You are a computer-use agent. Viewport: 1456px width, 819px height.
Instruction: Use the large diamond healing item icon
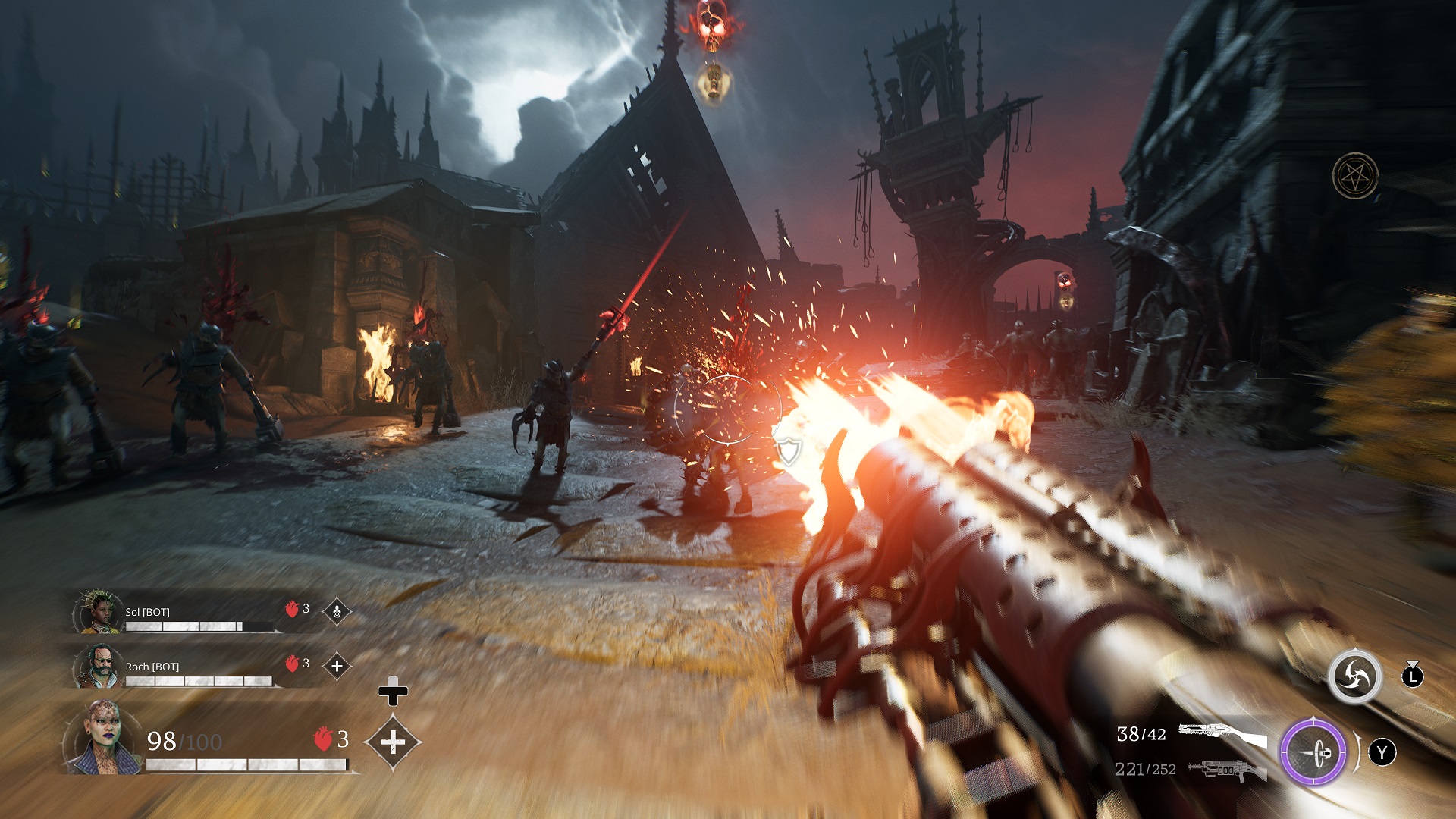[393, 742]
